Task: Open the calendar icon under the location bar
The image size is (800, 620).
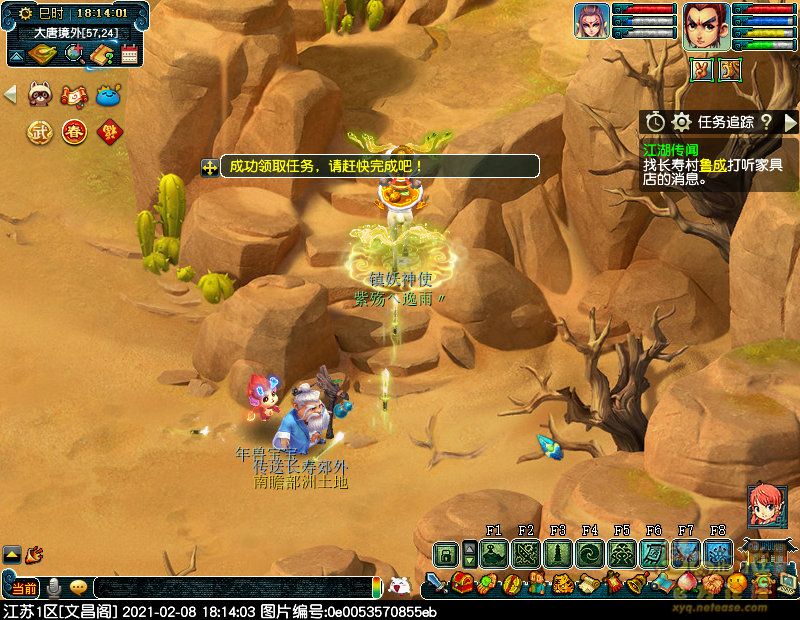Action: click(x=128, y=55)
